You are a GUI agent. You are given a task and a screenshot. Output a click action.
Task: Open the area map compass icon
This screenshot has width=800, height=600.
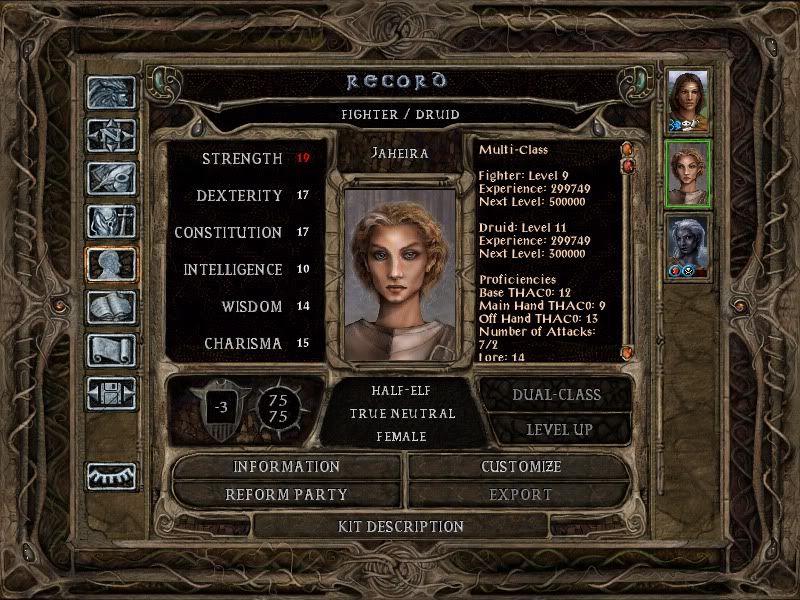tap(111, 135)
